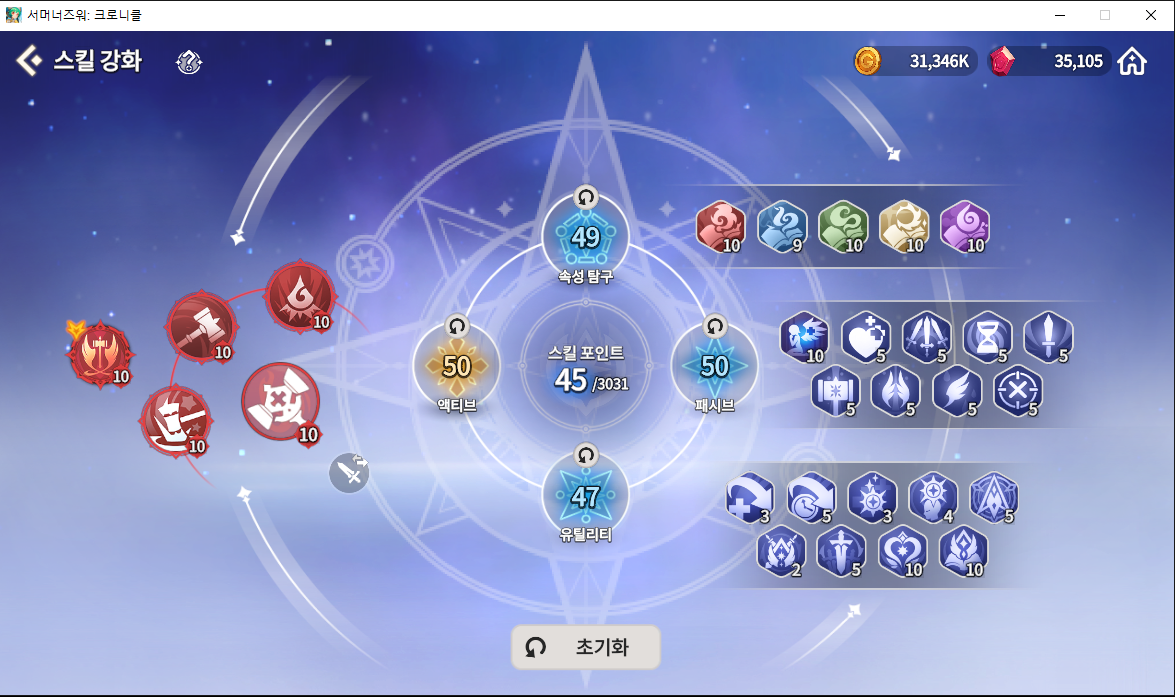The image size is (1175, 697).
Task: Return to the home screen
Action: 1132,62
